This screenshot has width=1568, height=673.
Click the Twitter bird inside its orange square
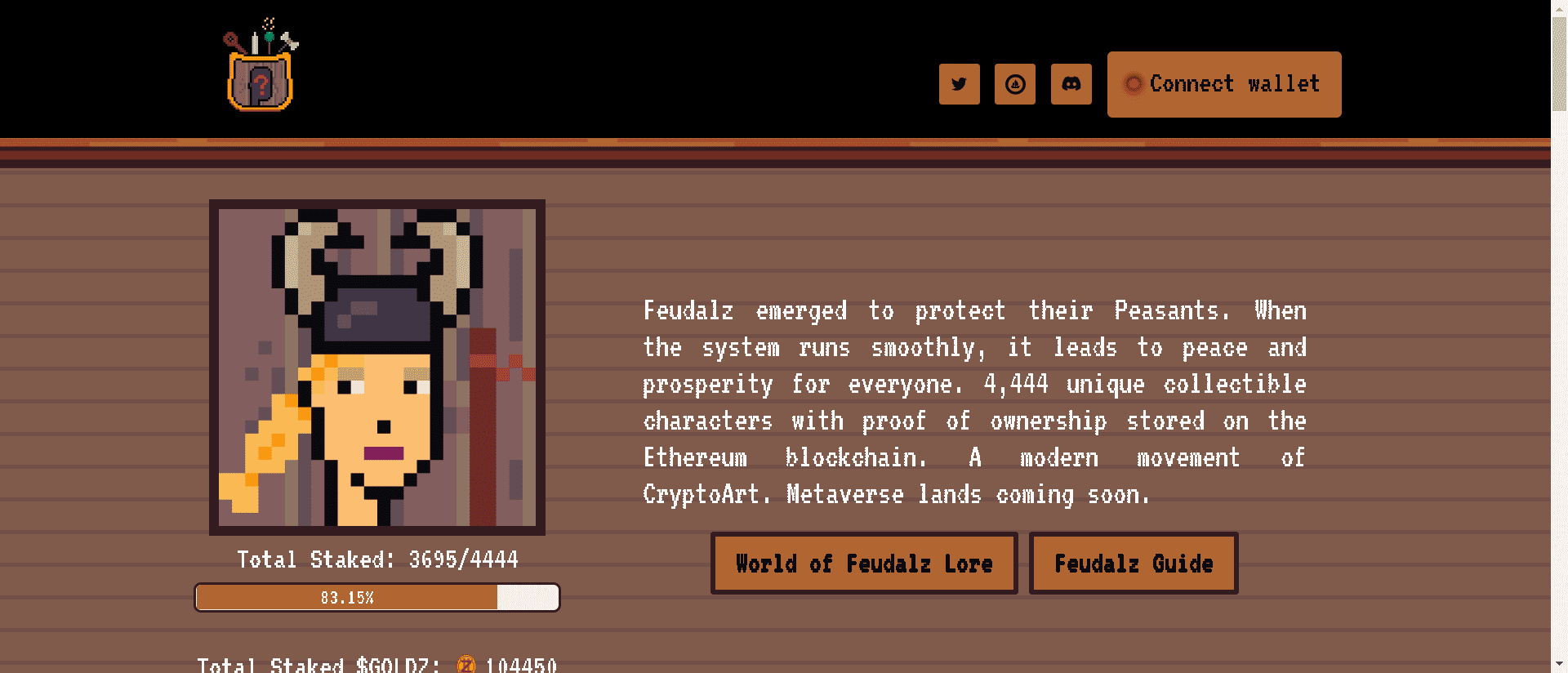(959, 84)
